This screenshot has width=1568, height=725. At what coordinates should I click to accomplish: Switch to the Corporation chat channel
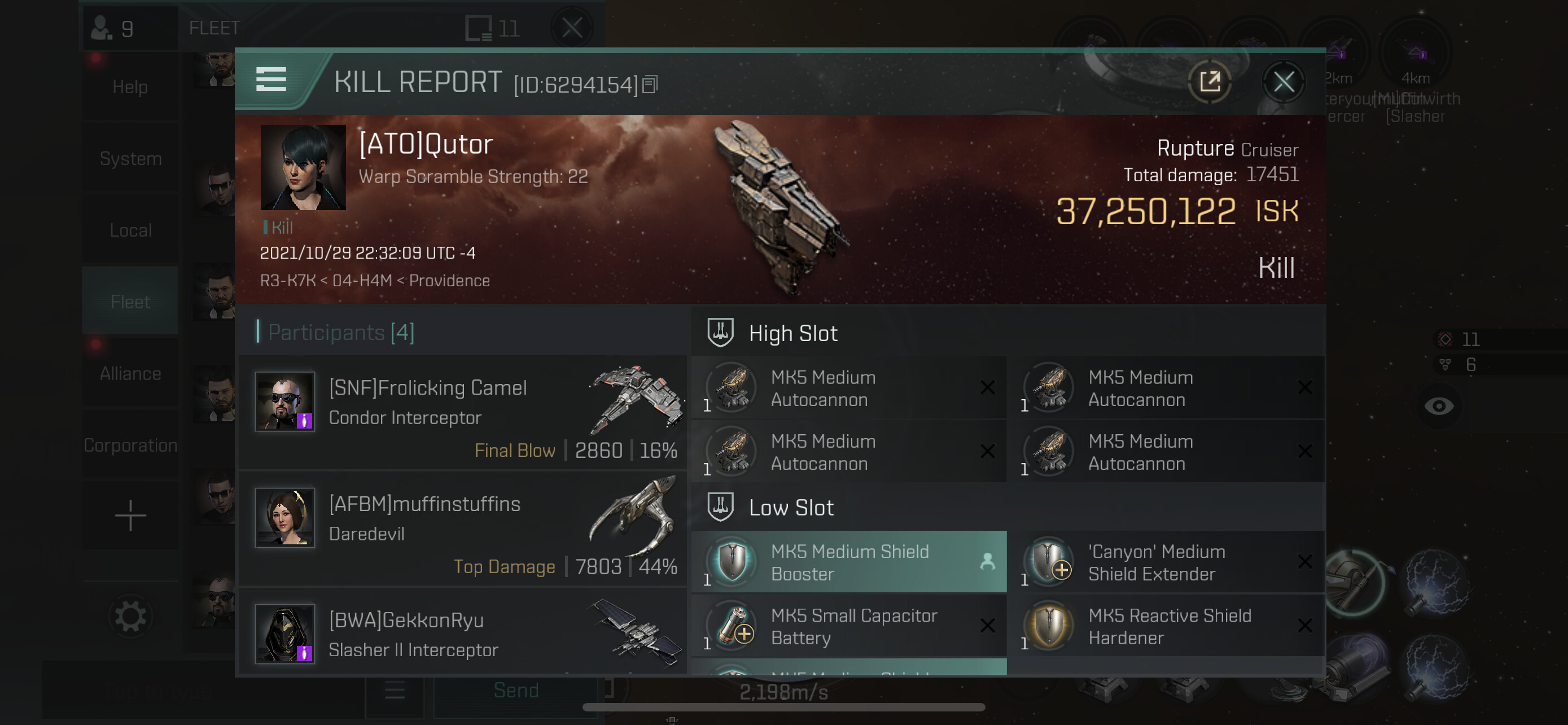130,445
